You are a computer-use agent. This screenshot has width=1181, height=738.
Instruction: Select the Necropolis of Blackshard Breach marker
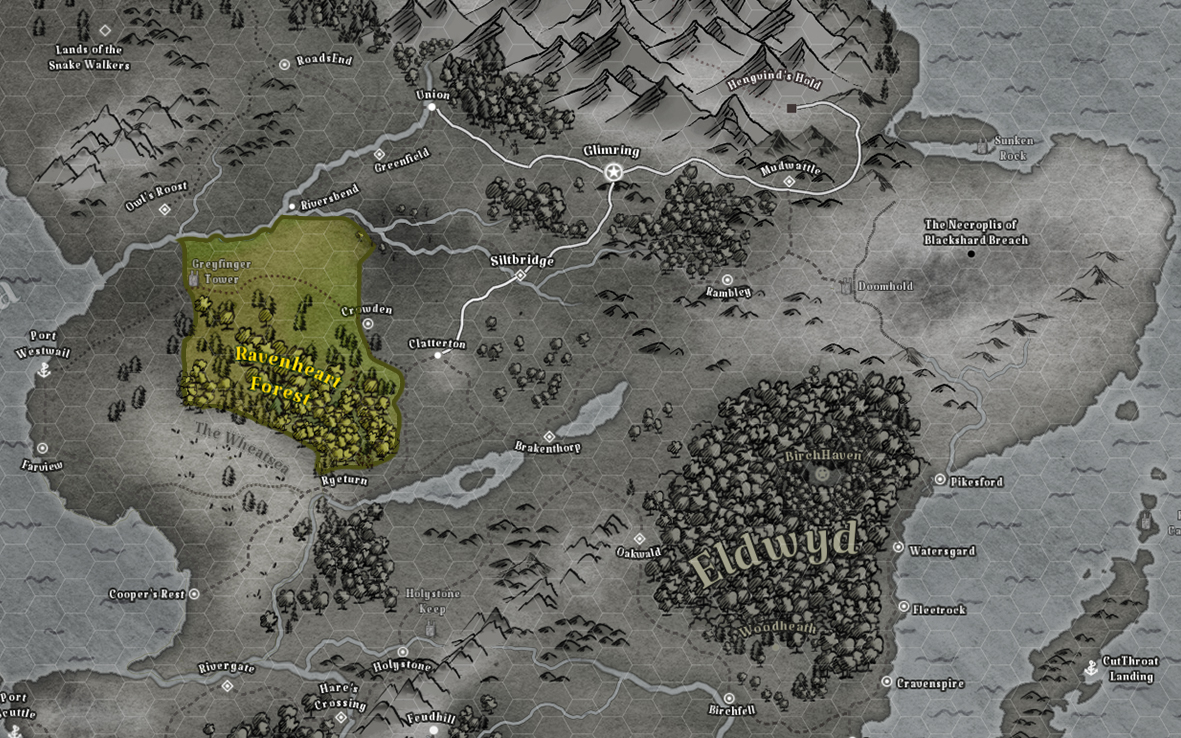[x=971, y=254]
